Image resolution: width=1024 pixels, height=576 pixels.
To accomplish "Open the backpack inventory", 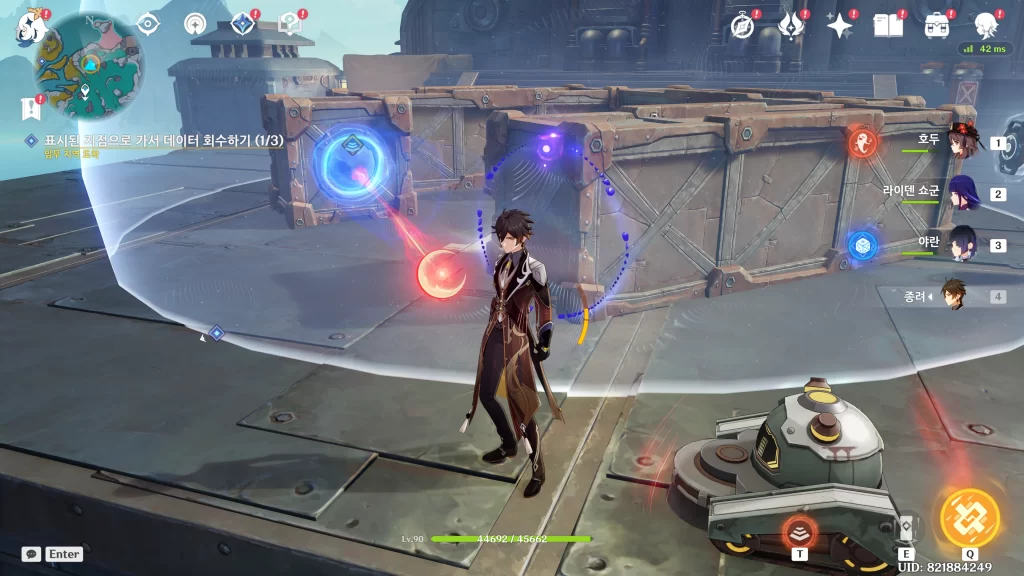I will coord(937,26).
